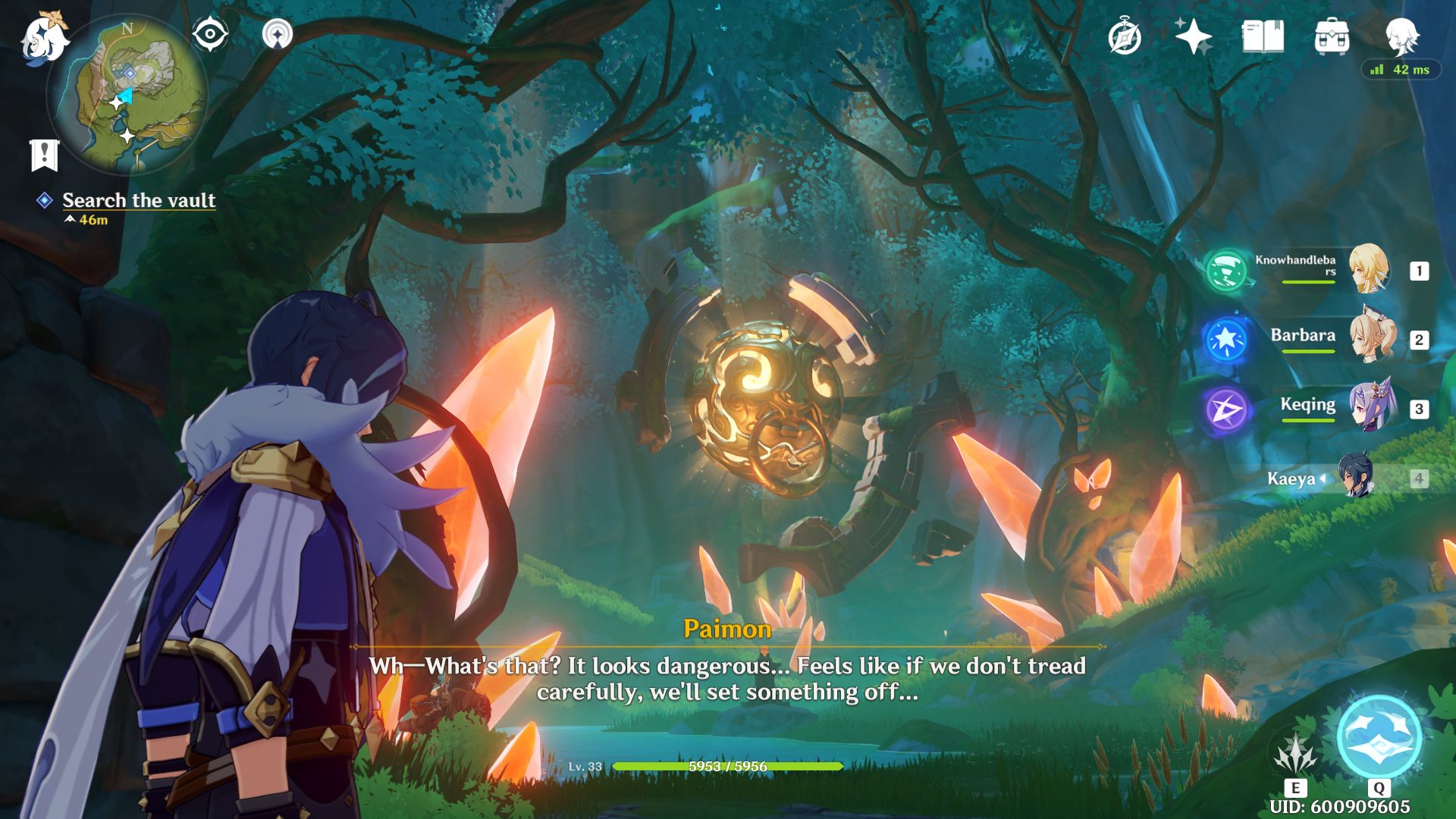Activate Kaeya's Elemental Skill icon
Screen dimensions: 1456x819
[x=1295, y=755]
